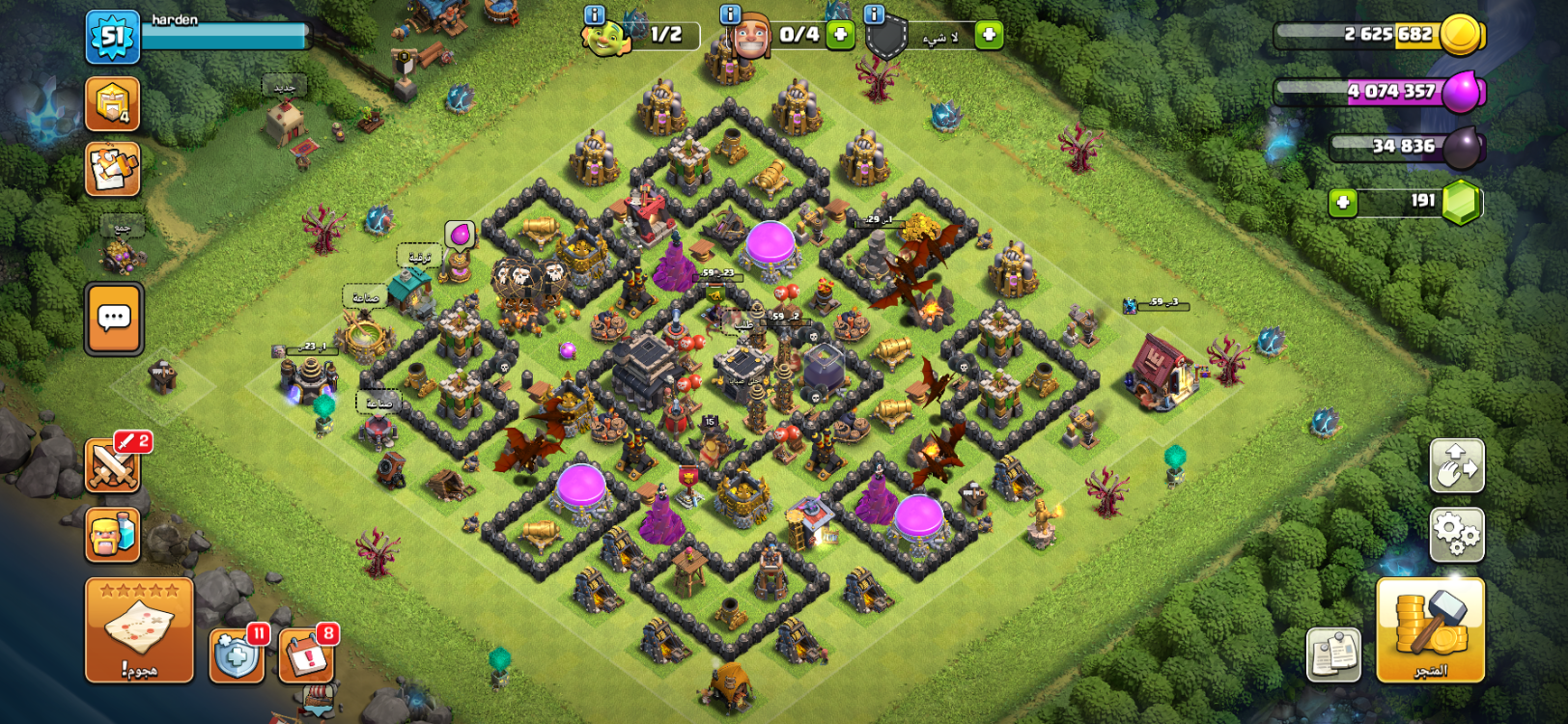Add builders with the plus beside 0/4

[x=840, y=35]
